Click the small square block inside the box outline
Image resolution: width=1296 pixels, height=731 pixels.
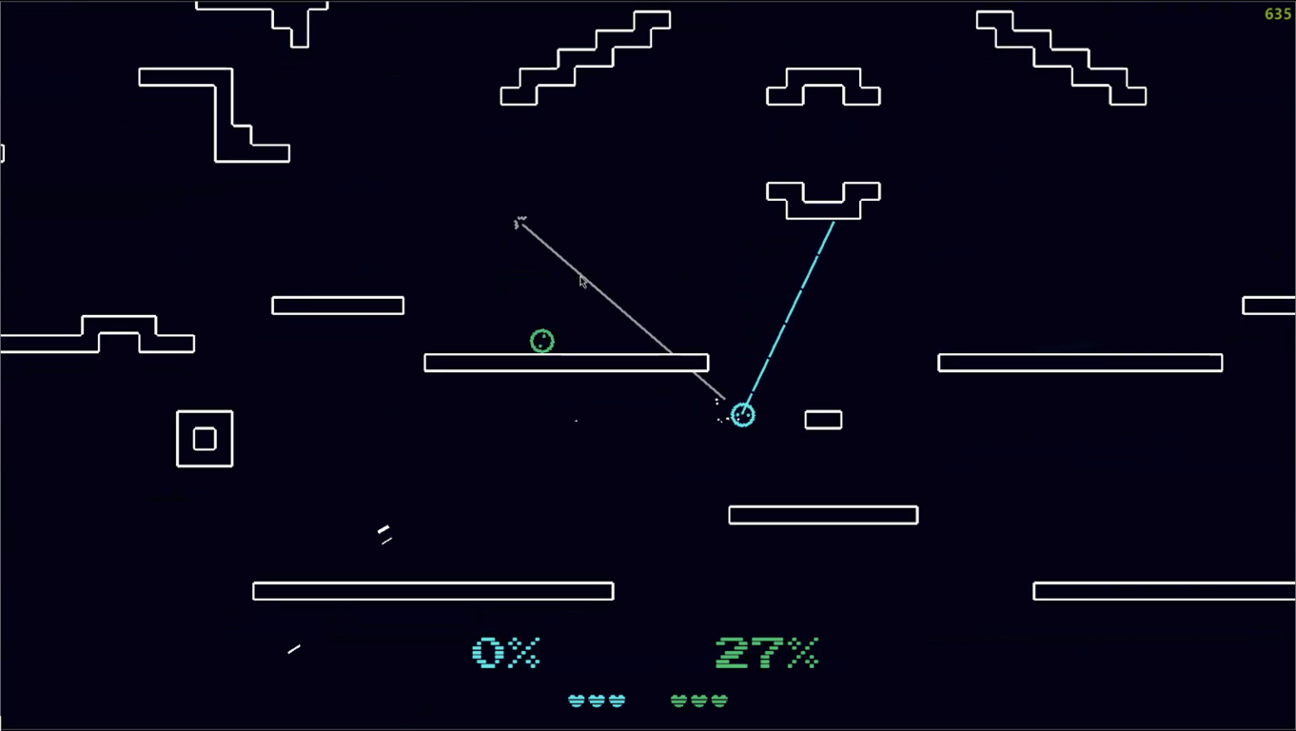204,438
